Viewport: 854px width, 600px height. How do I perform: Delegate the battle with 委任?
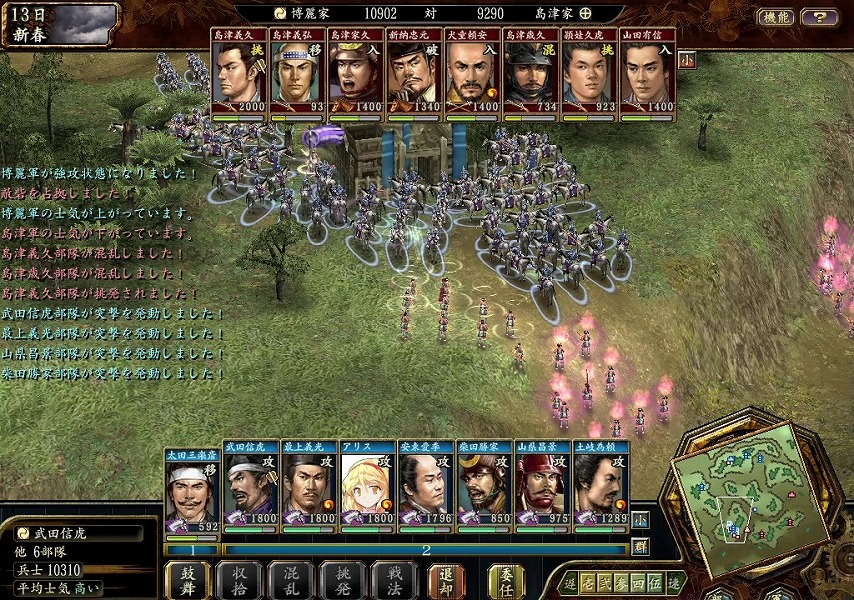click(x=506, y=580)
